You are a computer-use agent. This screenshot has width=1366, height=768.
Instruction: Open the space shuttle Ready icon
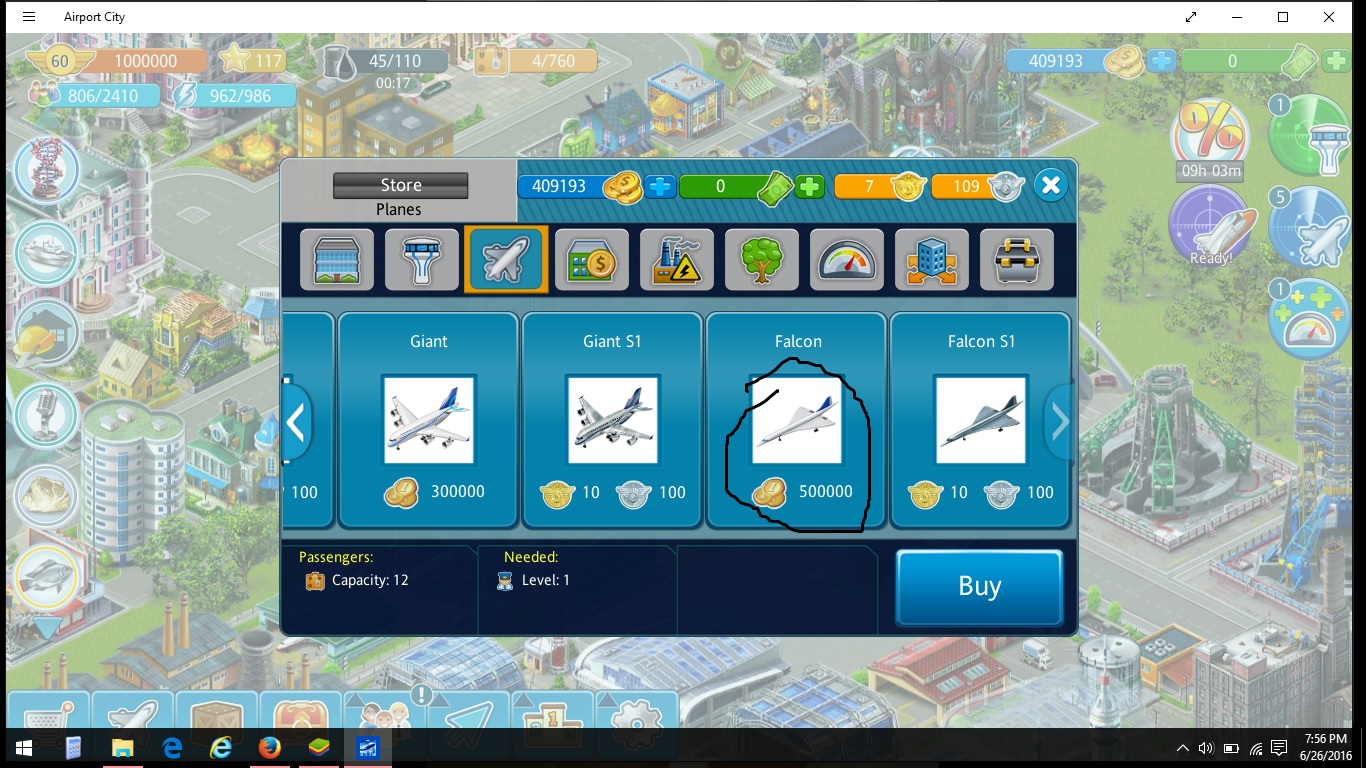1210,227
